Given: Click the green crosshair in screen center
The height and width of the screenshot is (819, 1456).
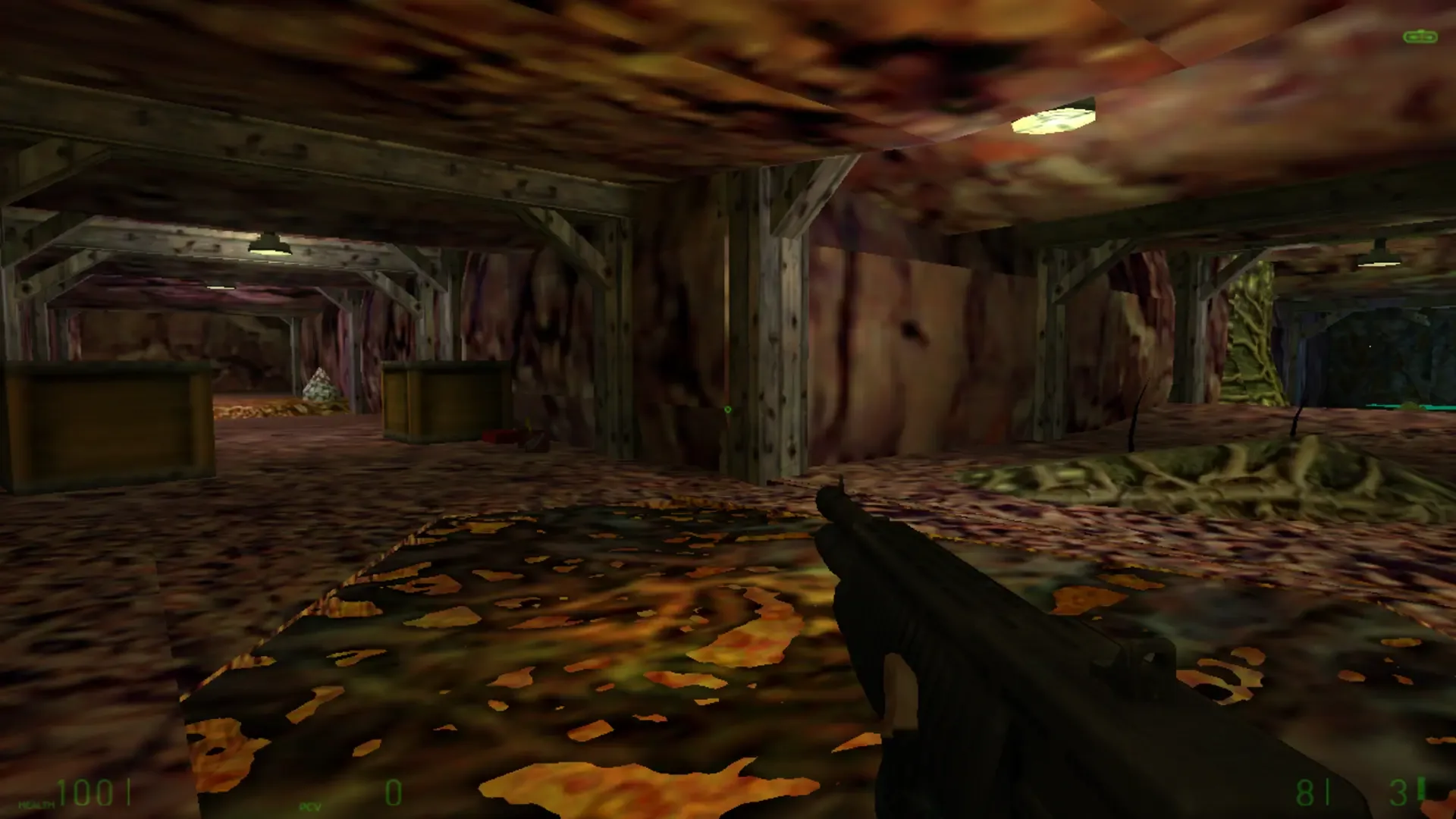Looking at the screenshot, I should [x=728, y=409].
